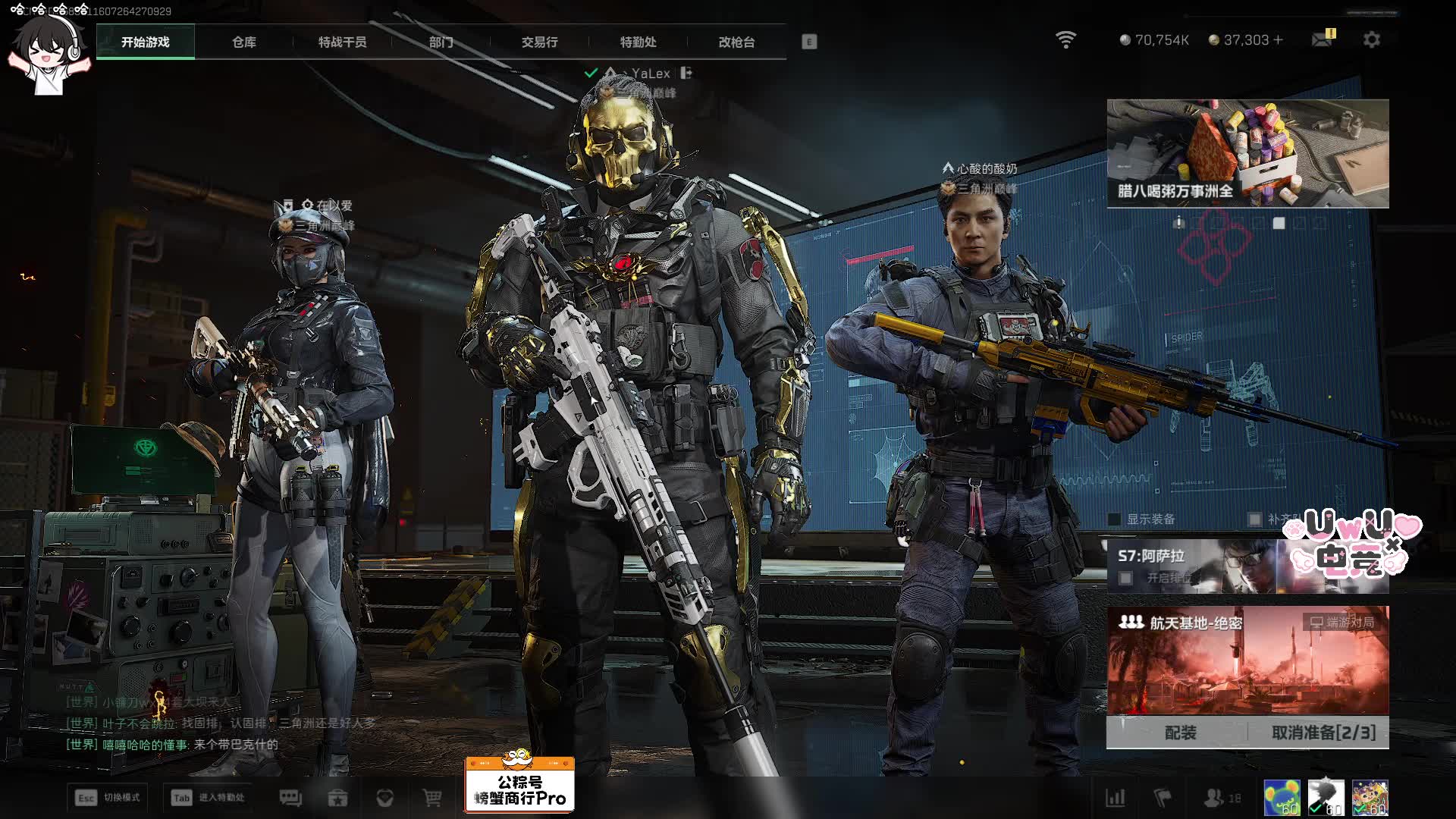Image resolution: width=1456 pixels, height=819 pixels.
Task: Open the shopping cart store icon
Action: [x=432, y=798]
